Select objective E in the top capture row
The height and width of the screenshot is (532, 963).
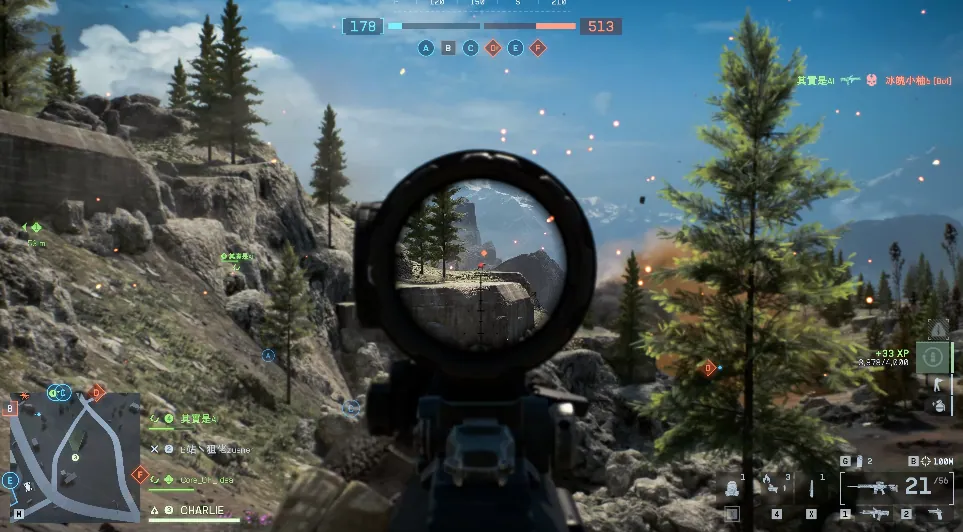515,47
